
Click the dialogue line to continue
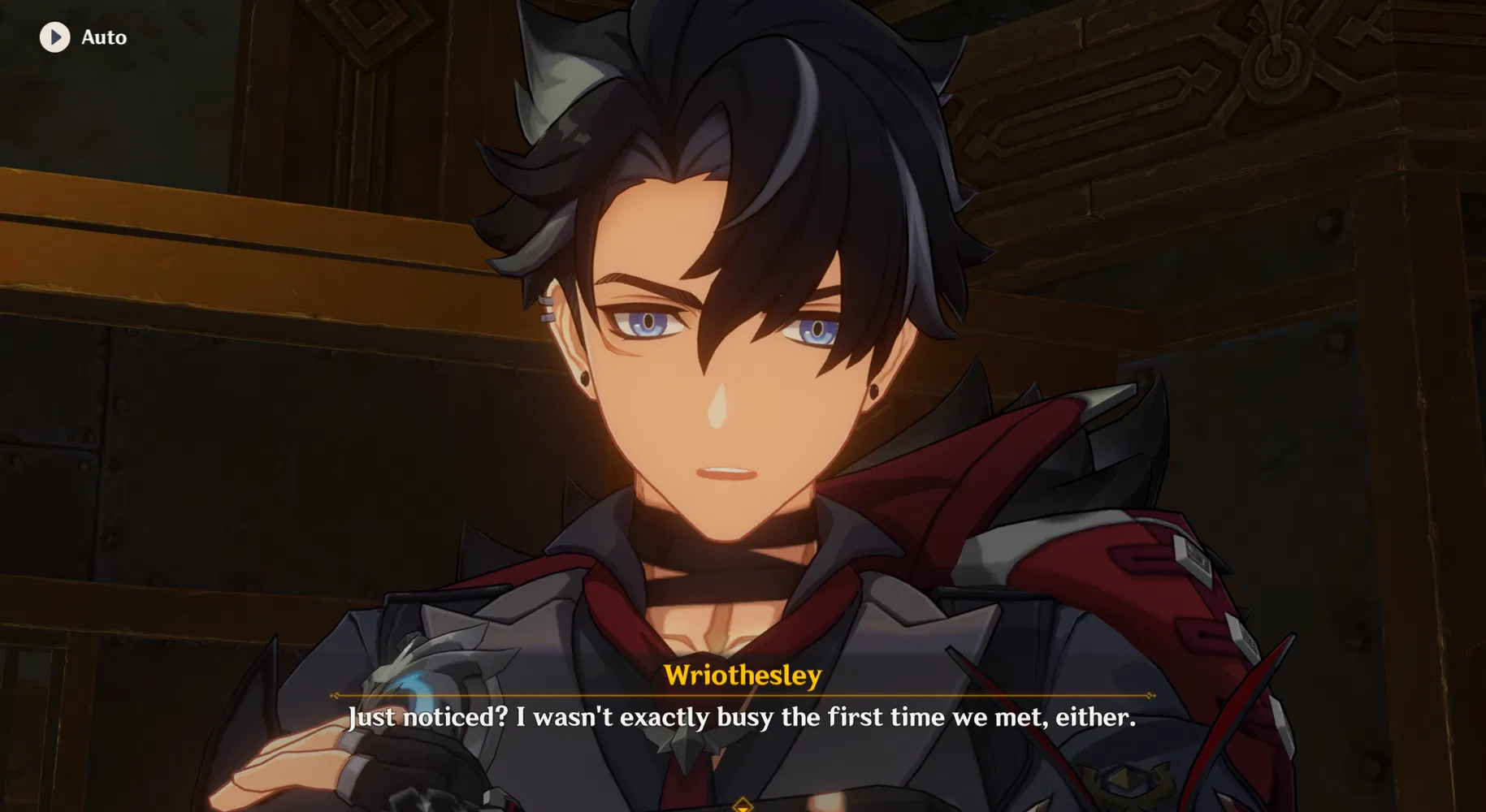[x=743, y=718]
